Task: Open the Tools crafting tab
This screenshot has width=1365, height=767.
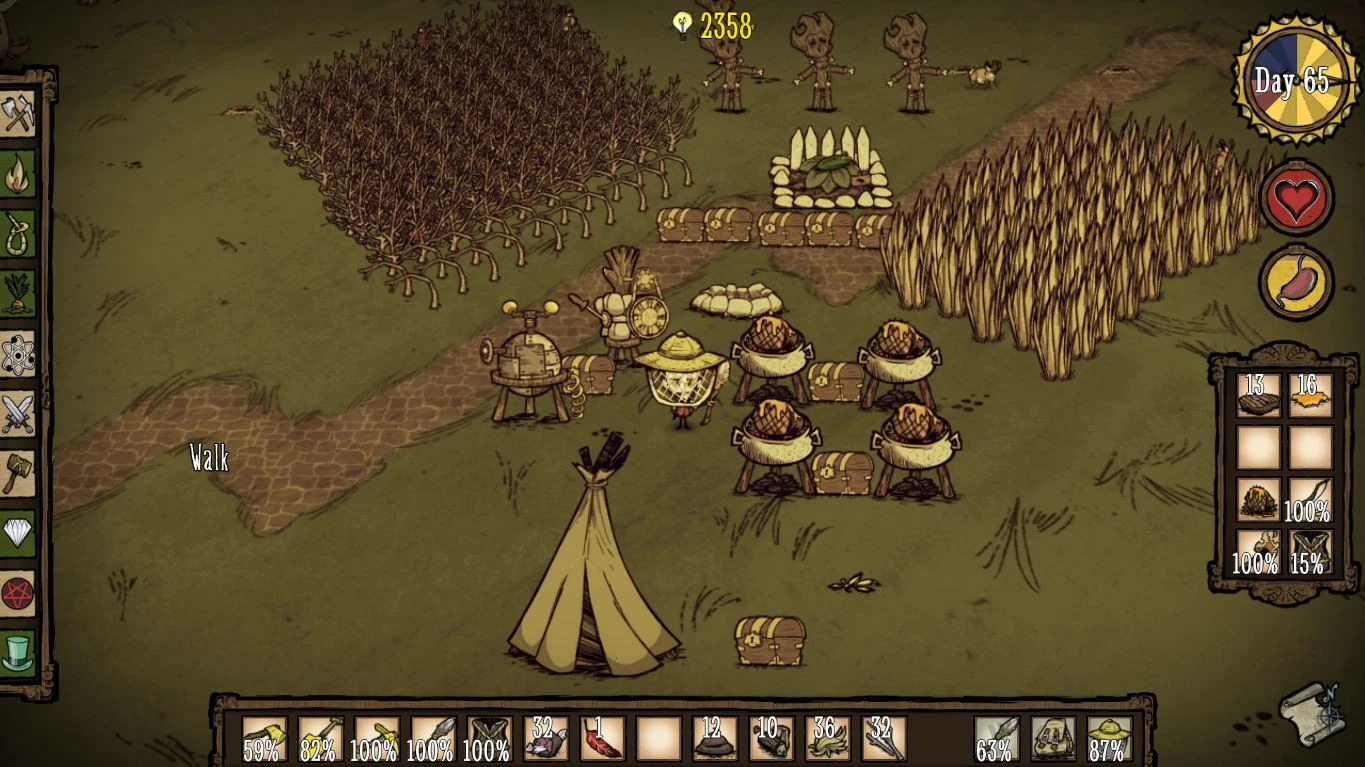Action: [x=18, y=115]
